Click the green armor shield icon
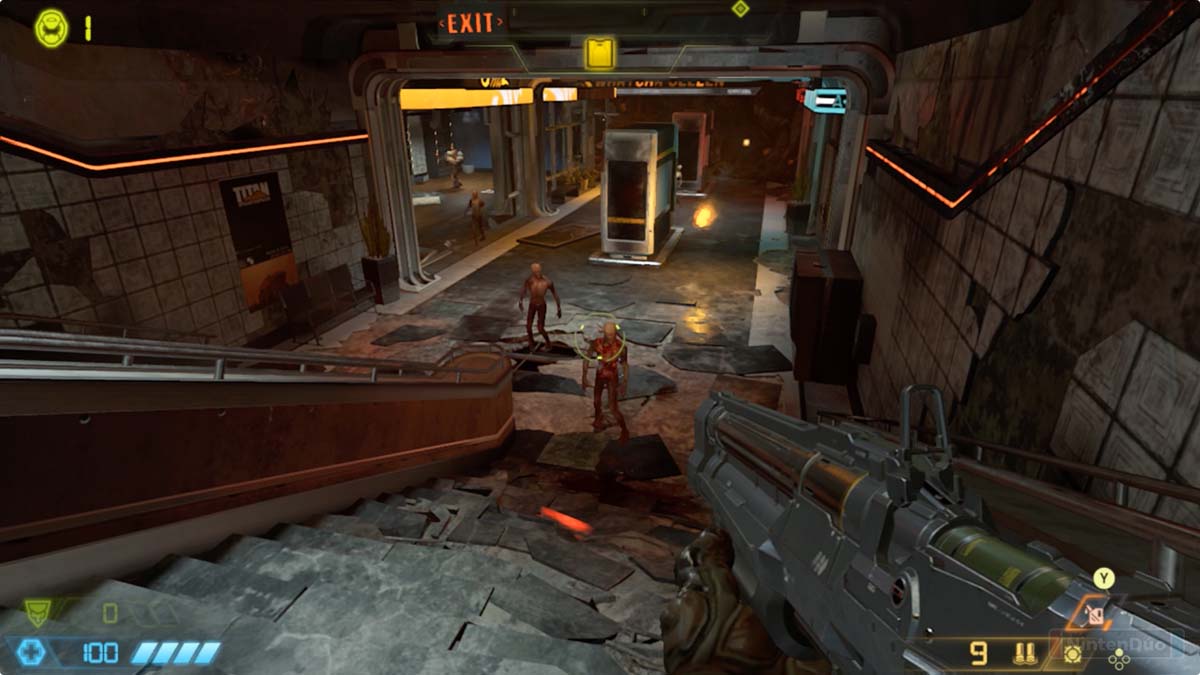 [x=37, y=612]
